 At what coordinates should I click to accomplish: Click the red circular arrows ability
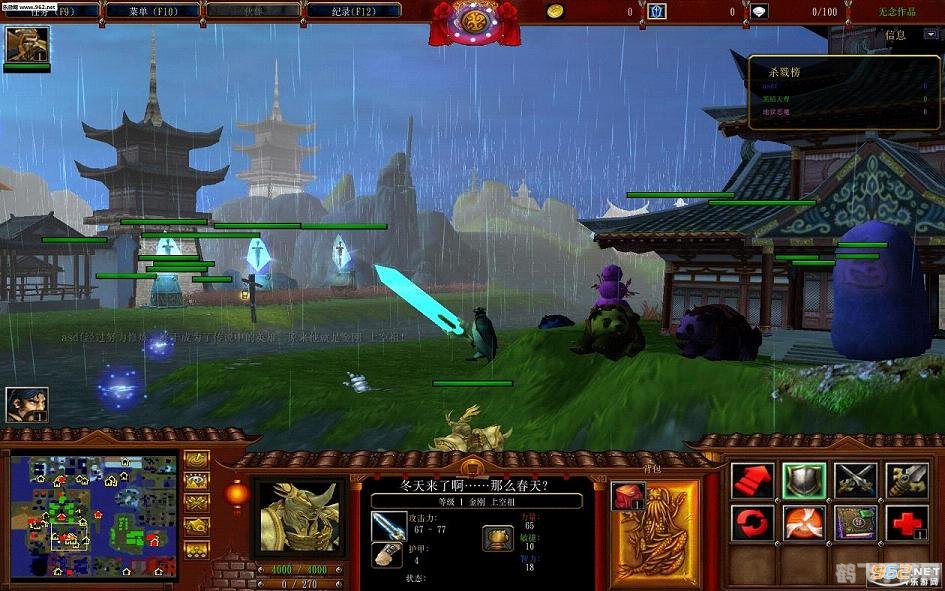(753, 523)
